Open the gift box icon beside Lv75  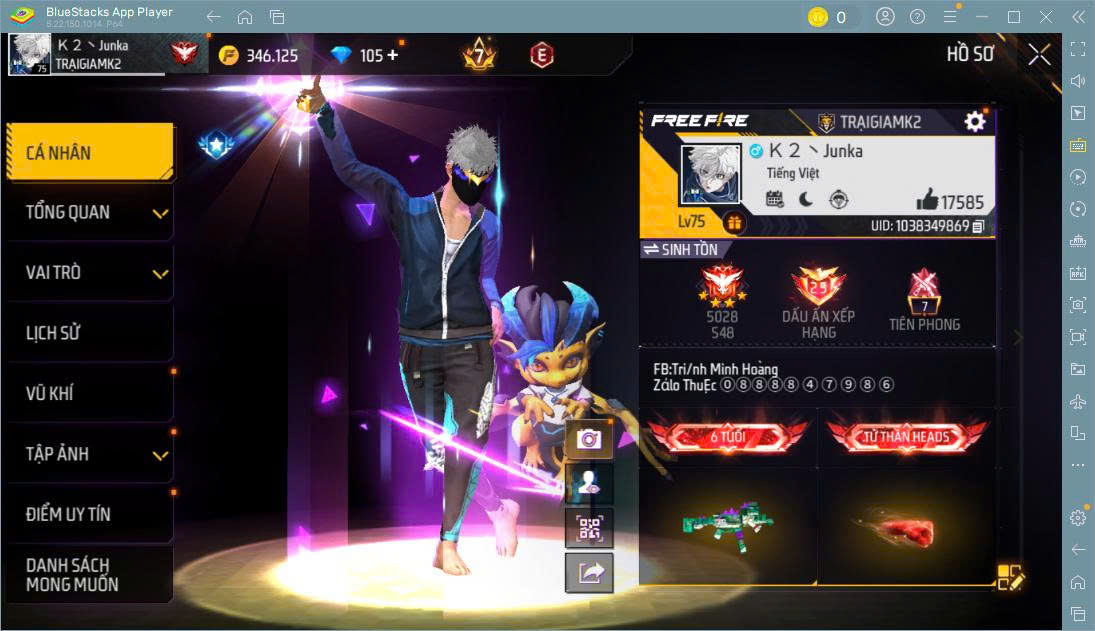pos(735,222)
